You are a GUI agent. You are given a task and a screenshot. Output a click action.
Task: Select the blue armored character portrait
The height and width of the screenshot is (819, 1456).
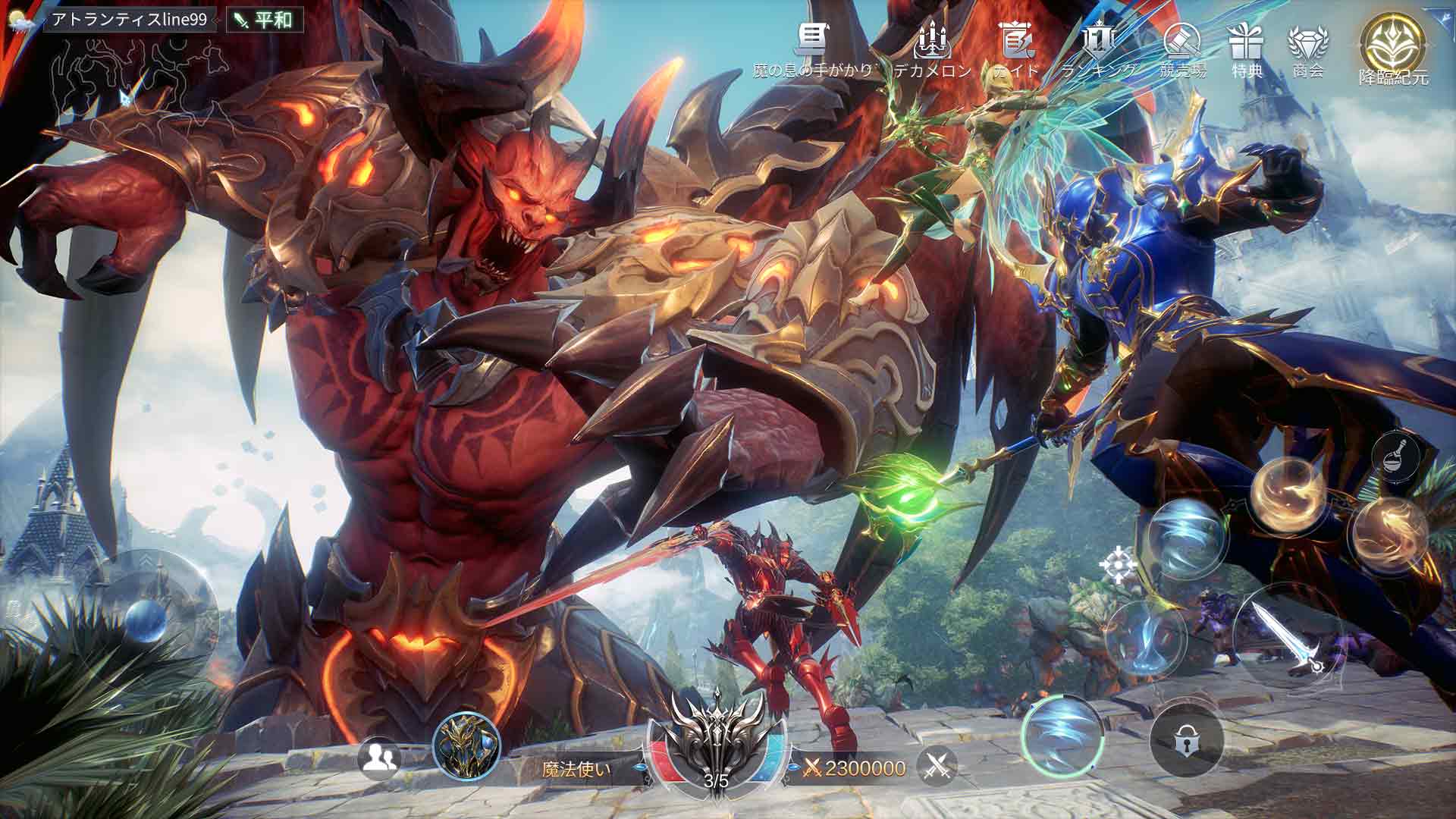pos(466,747)
